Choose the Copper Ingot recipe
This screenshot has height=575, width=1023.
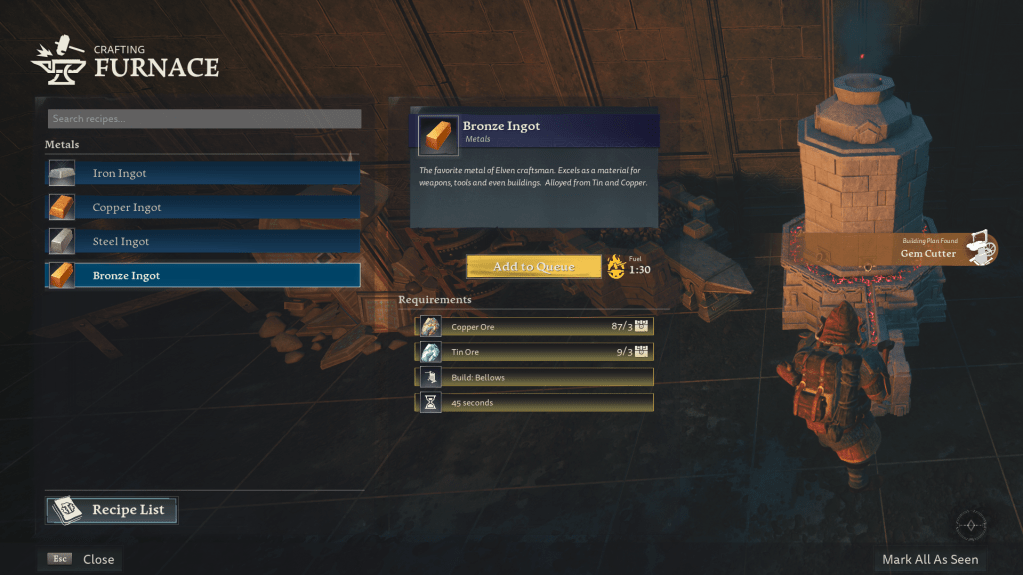pyautogui.click(x=203, y=208)
